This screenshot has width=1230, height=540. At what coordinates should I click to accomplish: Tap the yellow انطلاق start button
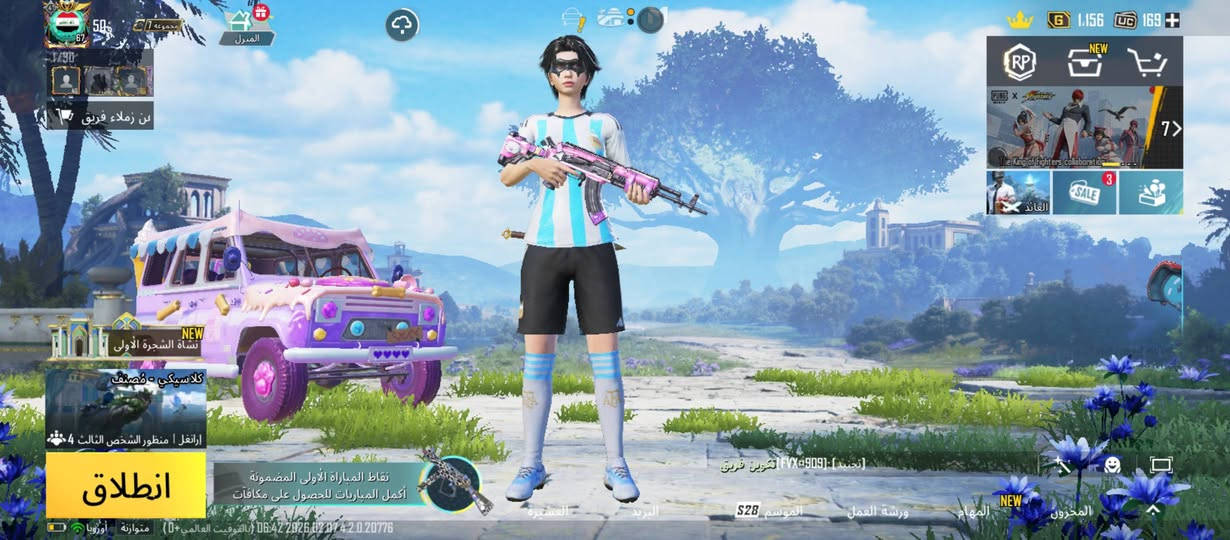coord(126,485)
